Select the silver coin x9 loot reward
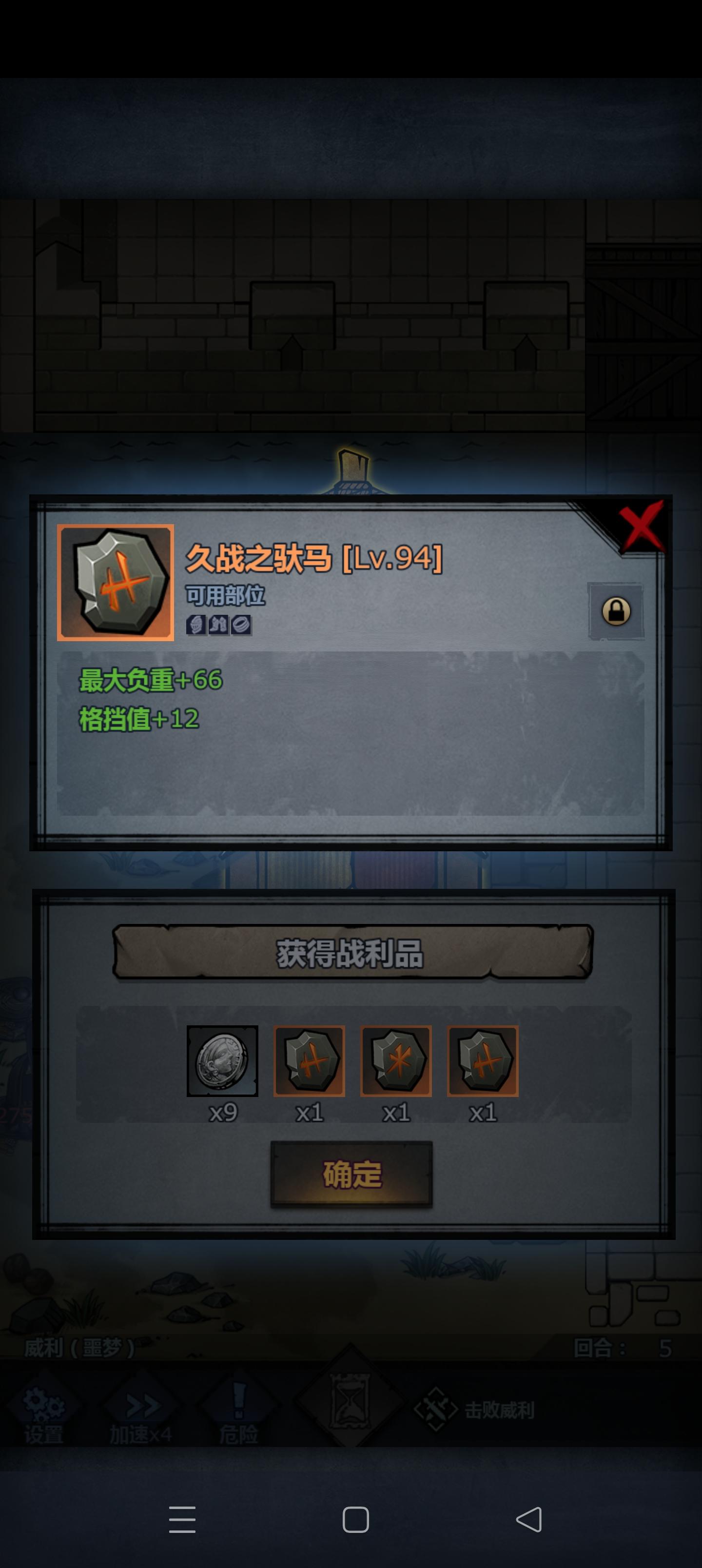 [223, 1061]
